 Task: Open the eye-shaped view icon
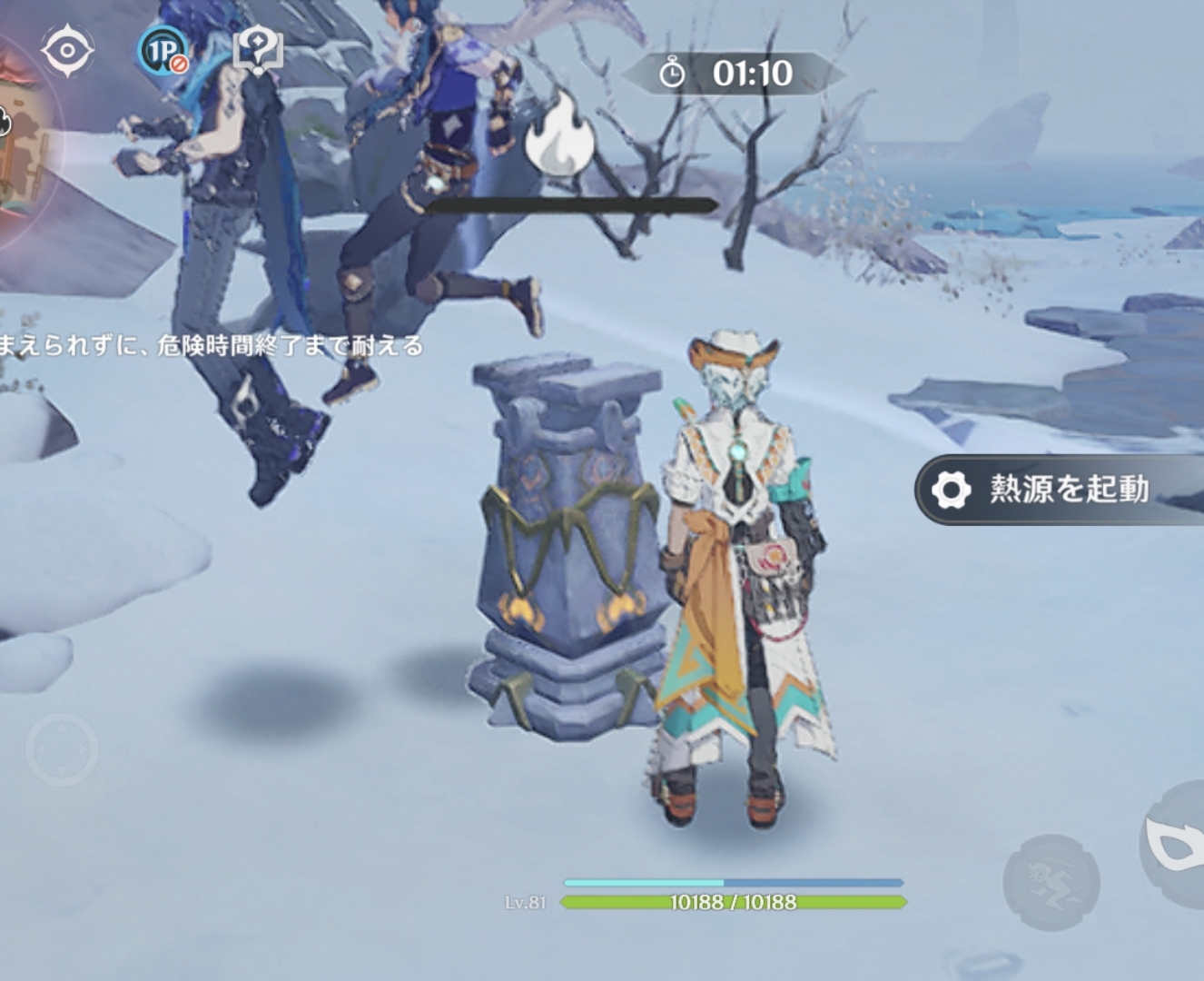[67, 49]
